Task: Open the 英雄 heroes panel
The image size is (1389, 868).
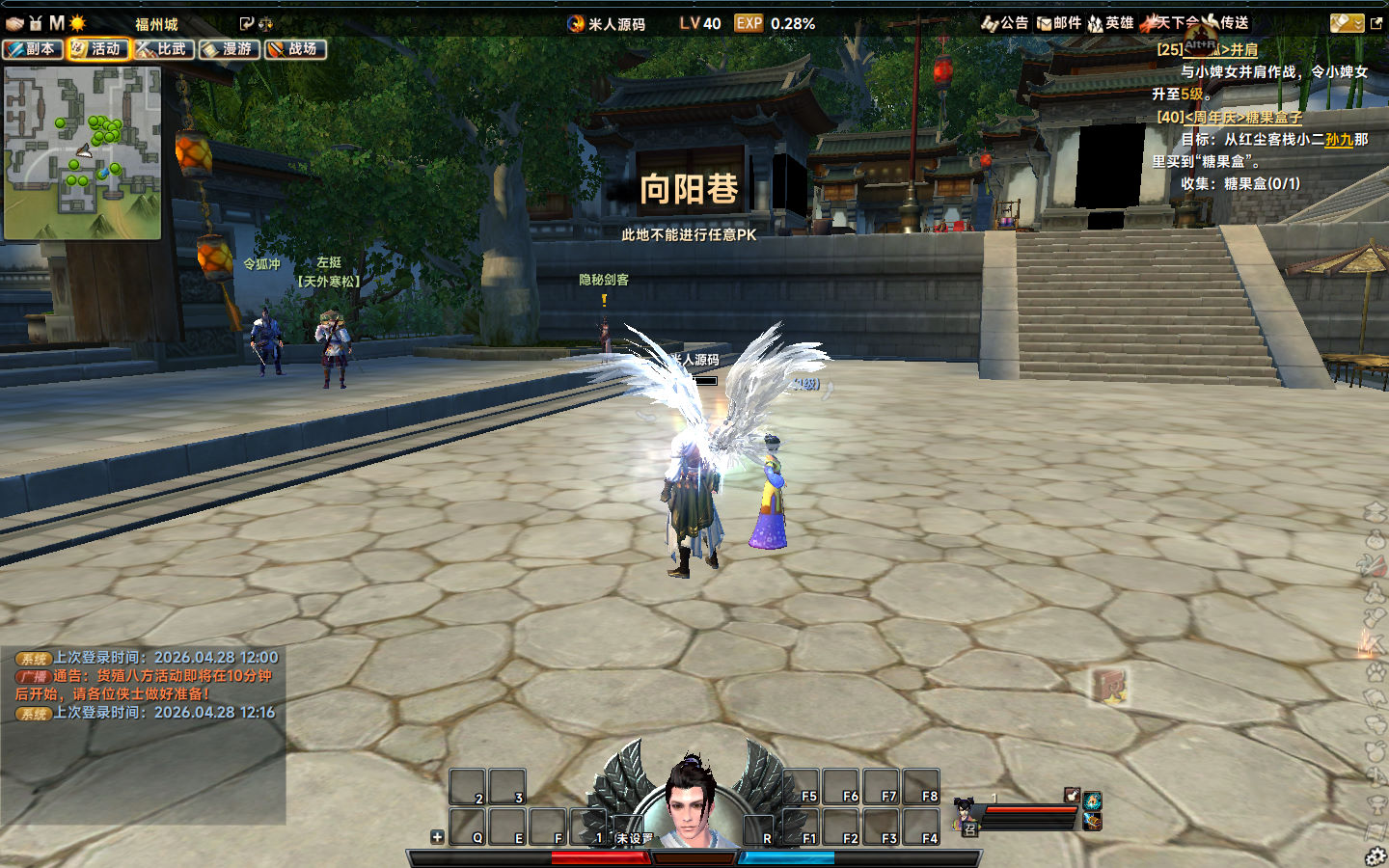Action: coord(1111,23)
